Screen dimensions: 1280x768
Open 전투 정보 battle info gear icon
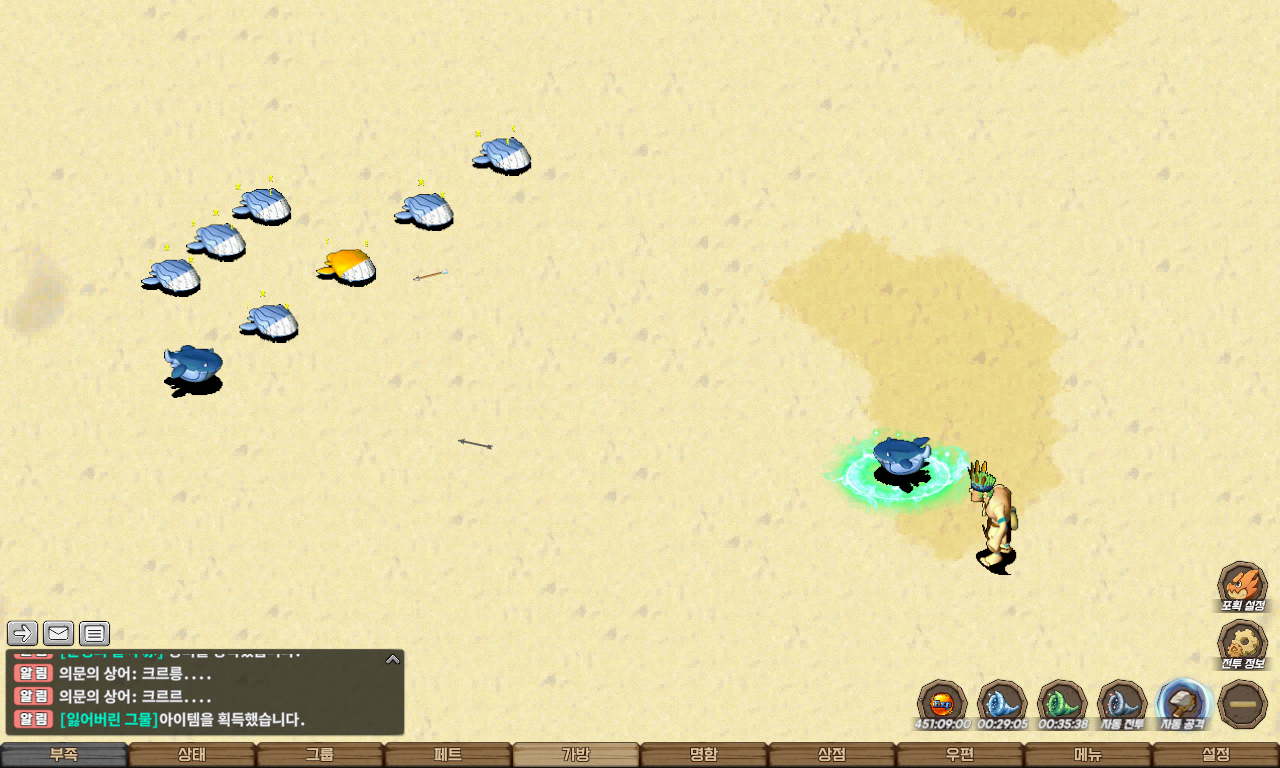(x=1242, y=644)
